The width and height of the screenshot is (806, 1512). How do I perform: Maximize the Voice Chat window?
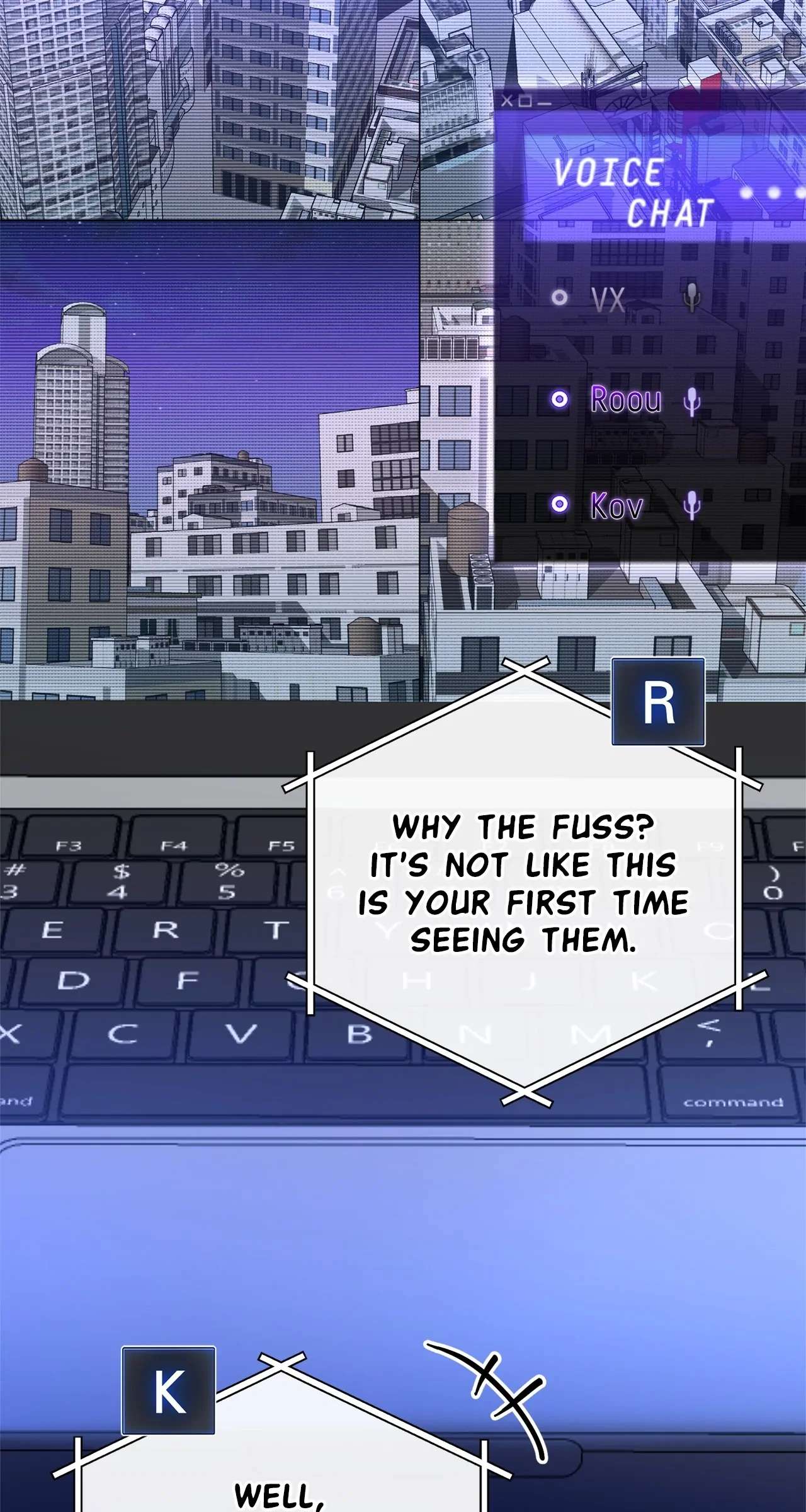(x=526, y=101)
